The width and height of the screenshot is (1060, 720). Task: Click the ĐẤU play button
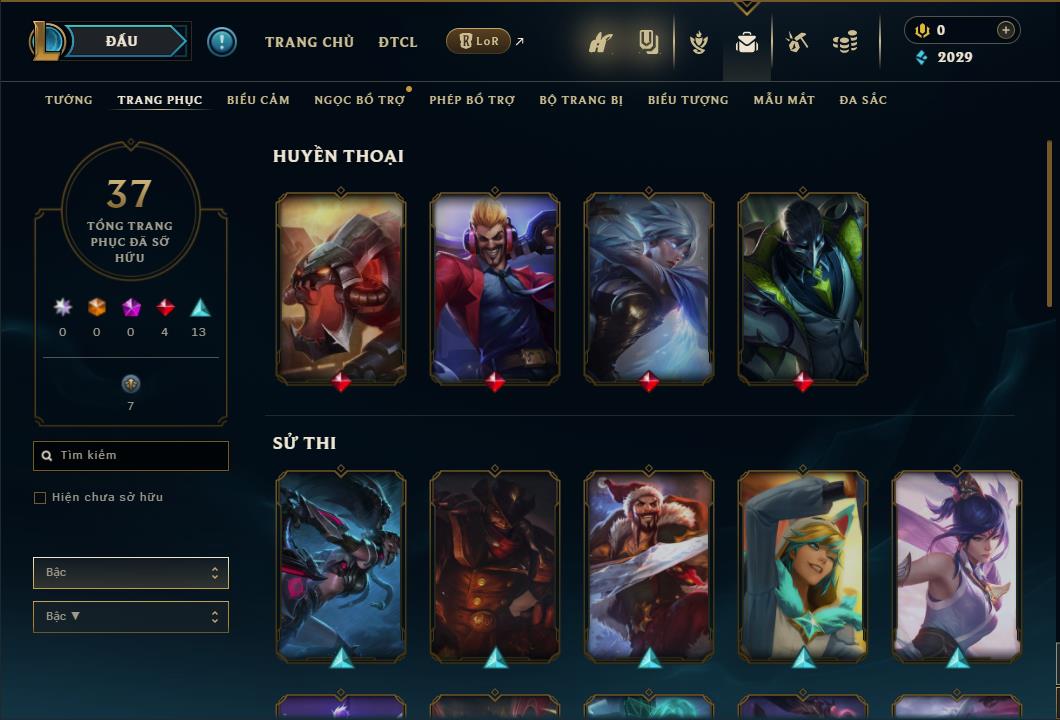122,41
